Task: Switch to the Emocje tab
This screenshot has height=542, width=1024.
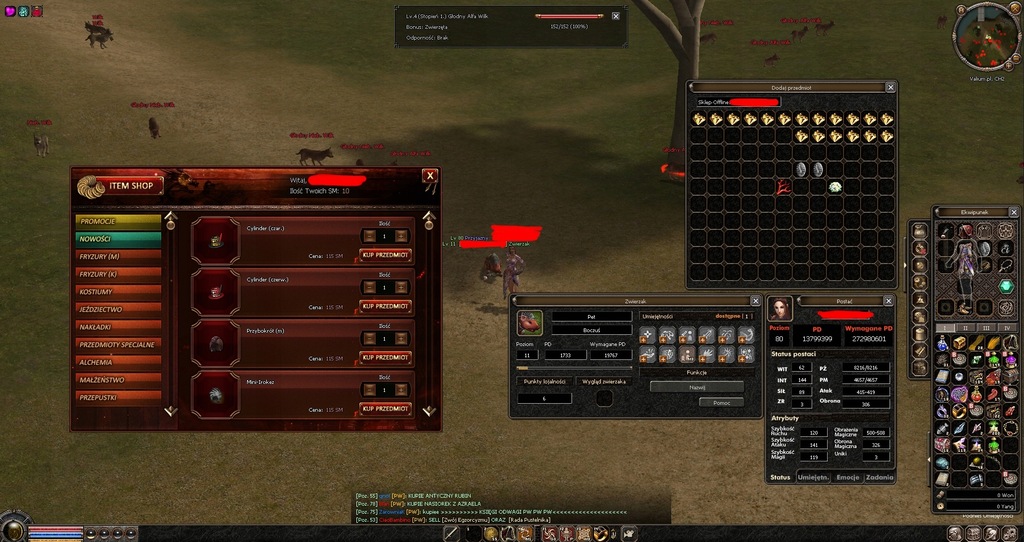Action: pos(848,478)
